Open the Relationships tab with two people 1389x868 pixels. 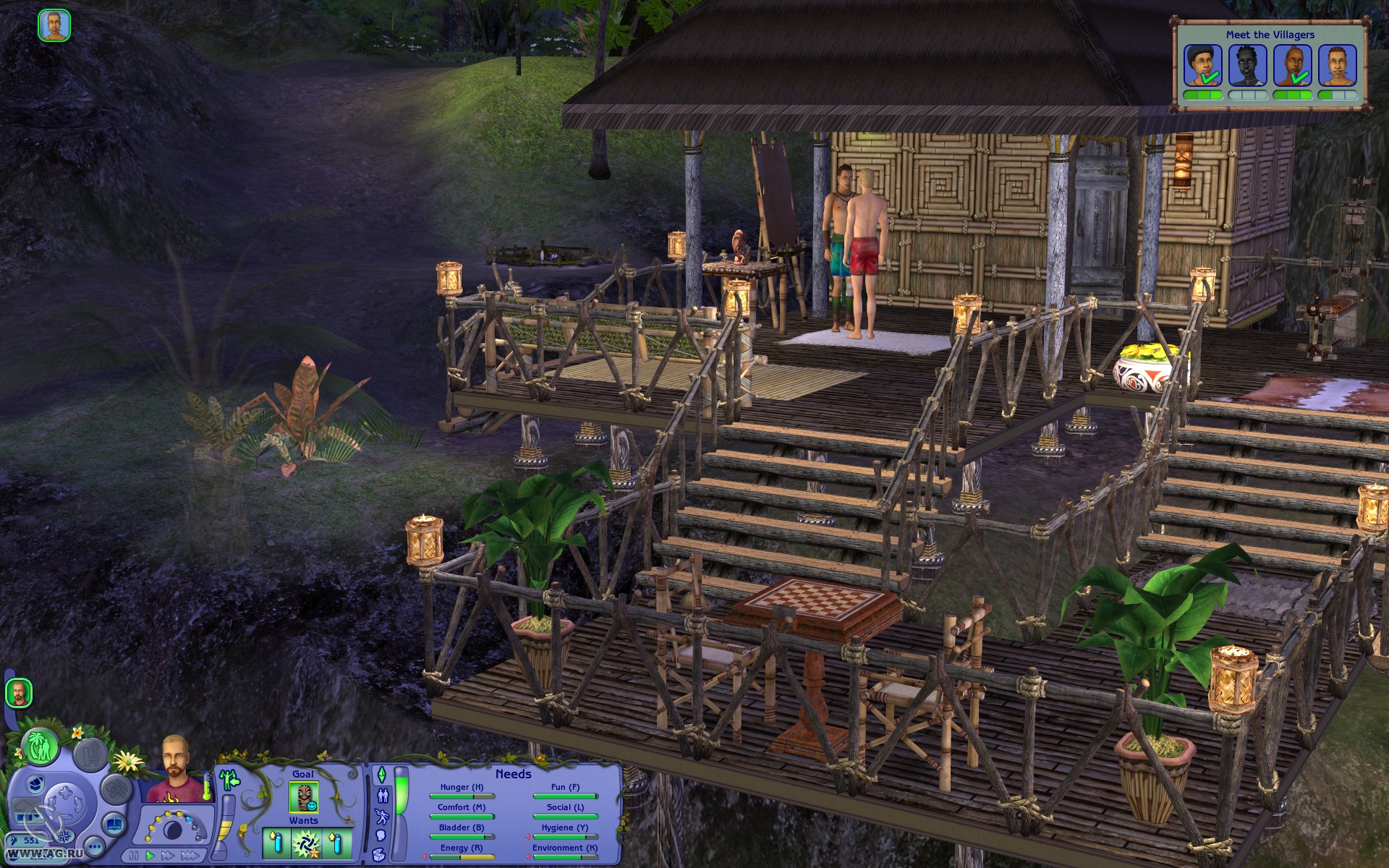(x=383, y=796)
